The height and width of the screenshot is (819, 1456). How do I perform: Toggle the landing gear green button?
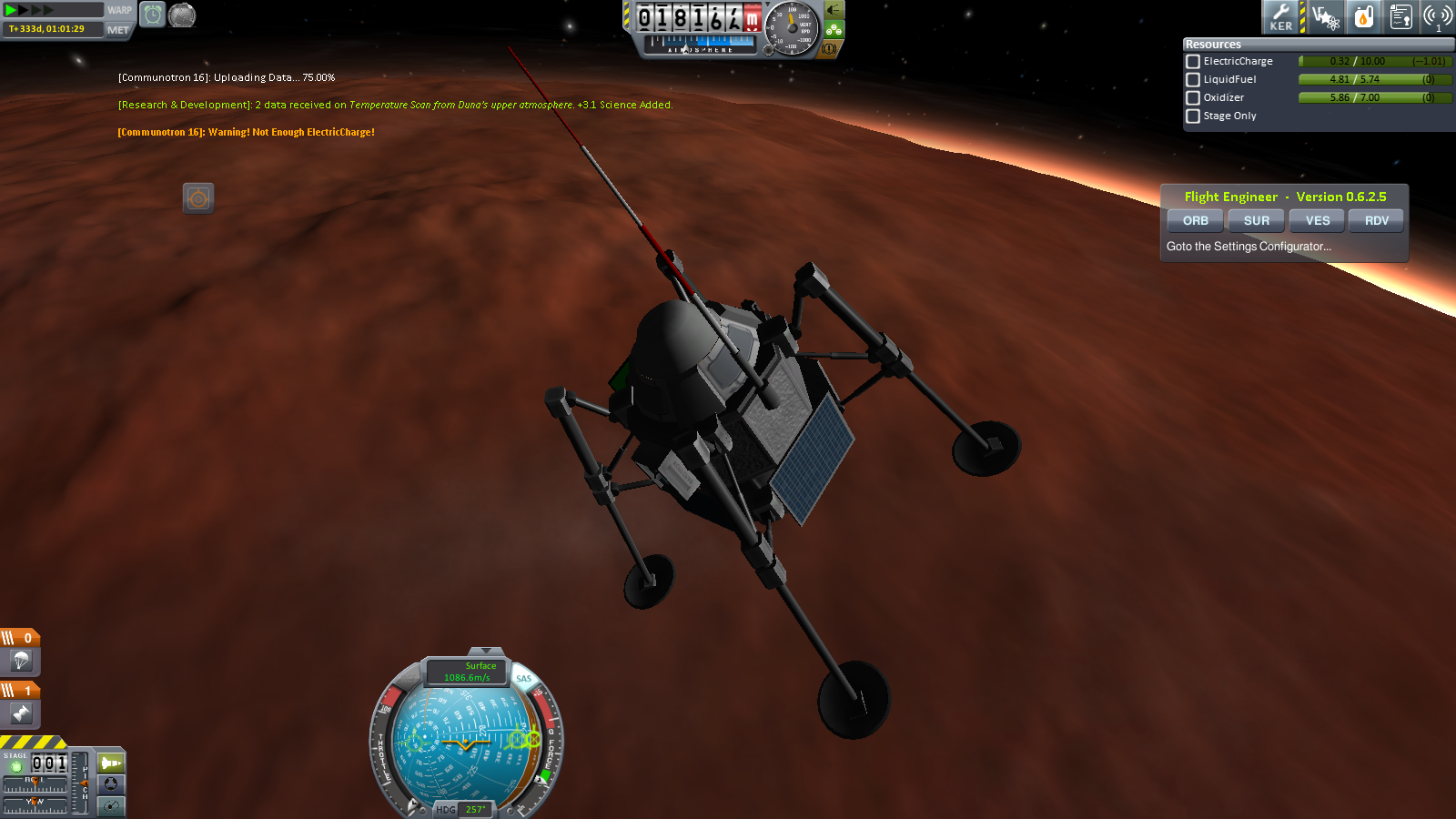pos(834,29)
